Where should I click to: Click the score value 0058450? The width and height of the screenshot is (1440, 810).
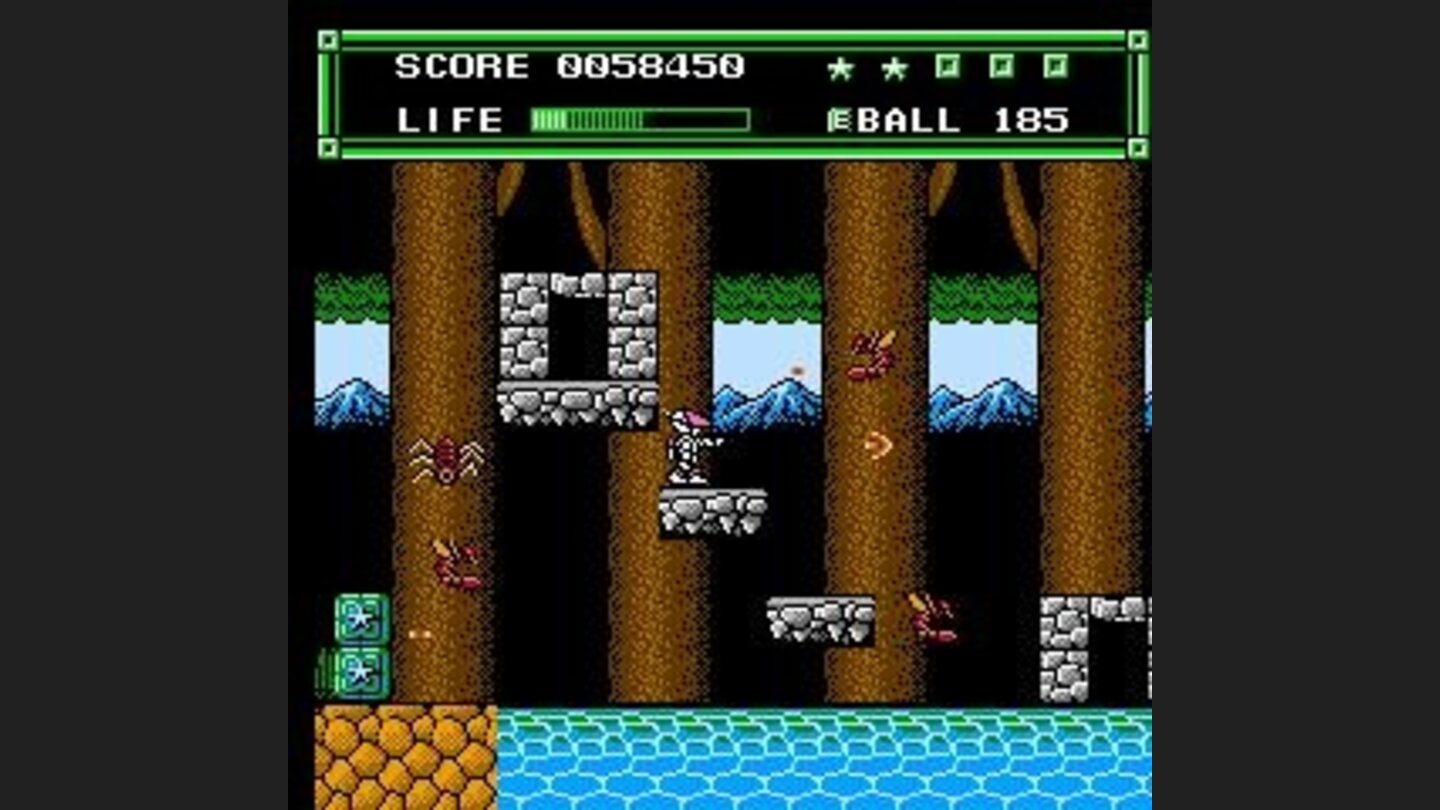(x=650, y=65)
